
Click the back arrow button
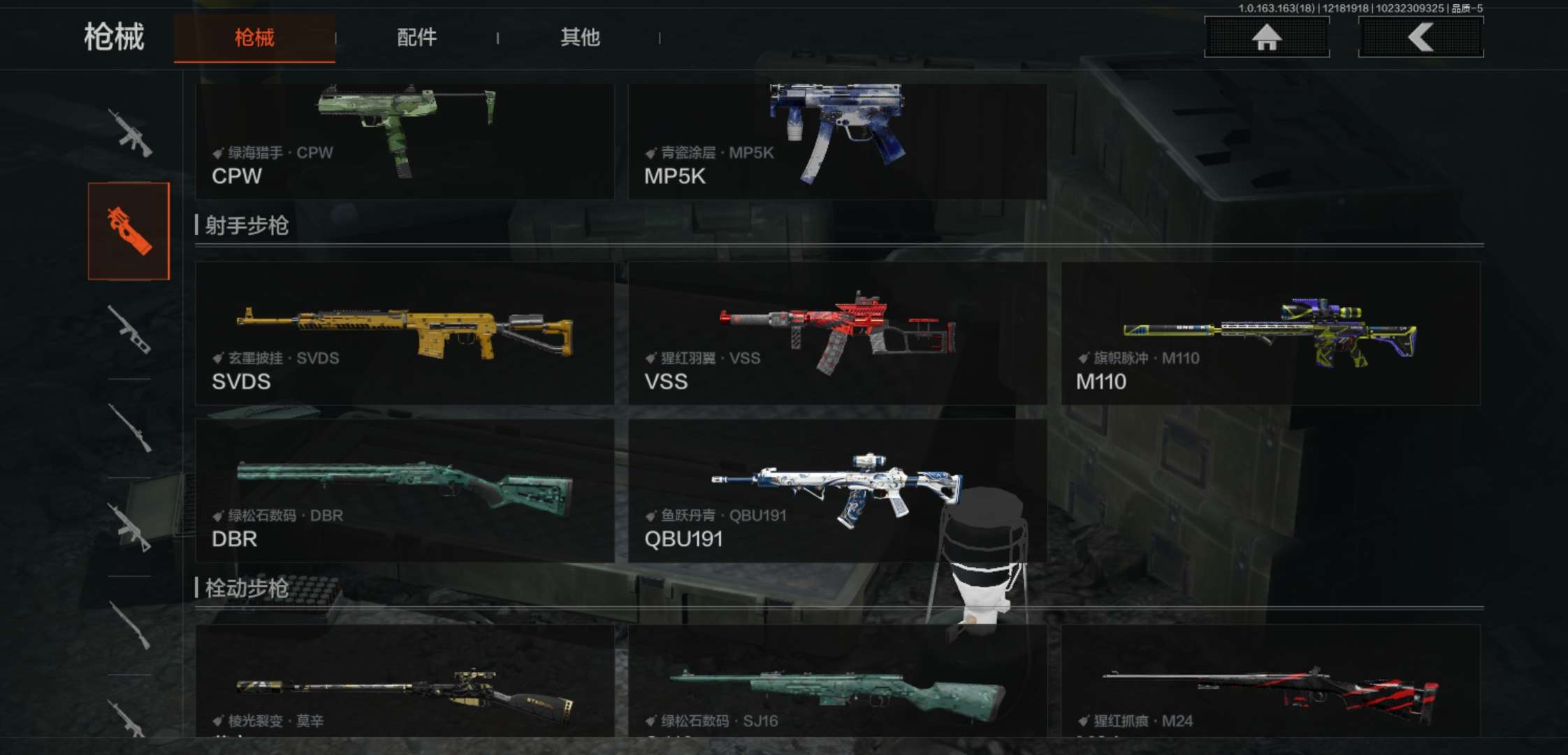tap(1421, 37)
